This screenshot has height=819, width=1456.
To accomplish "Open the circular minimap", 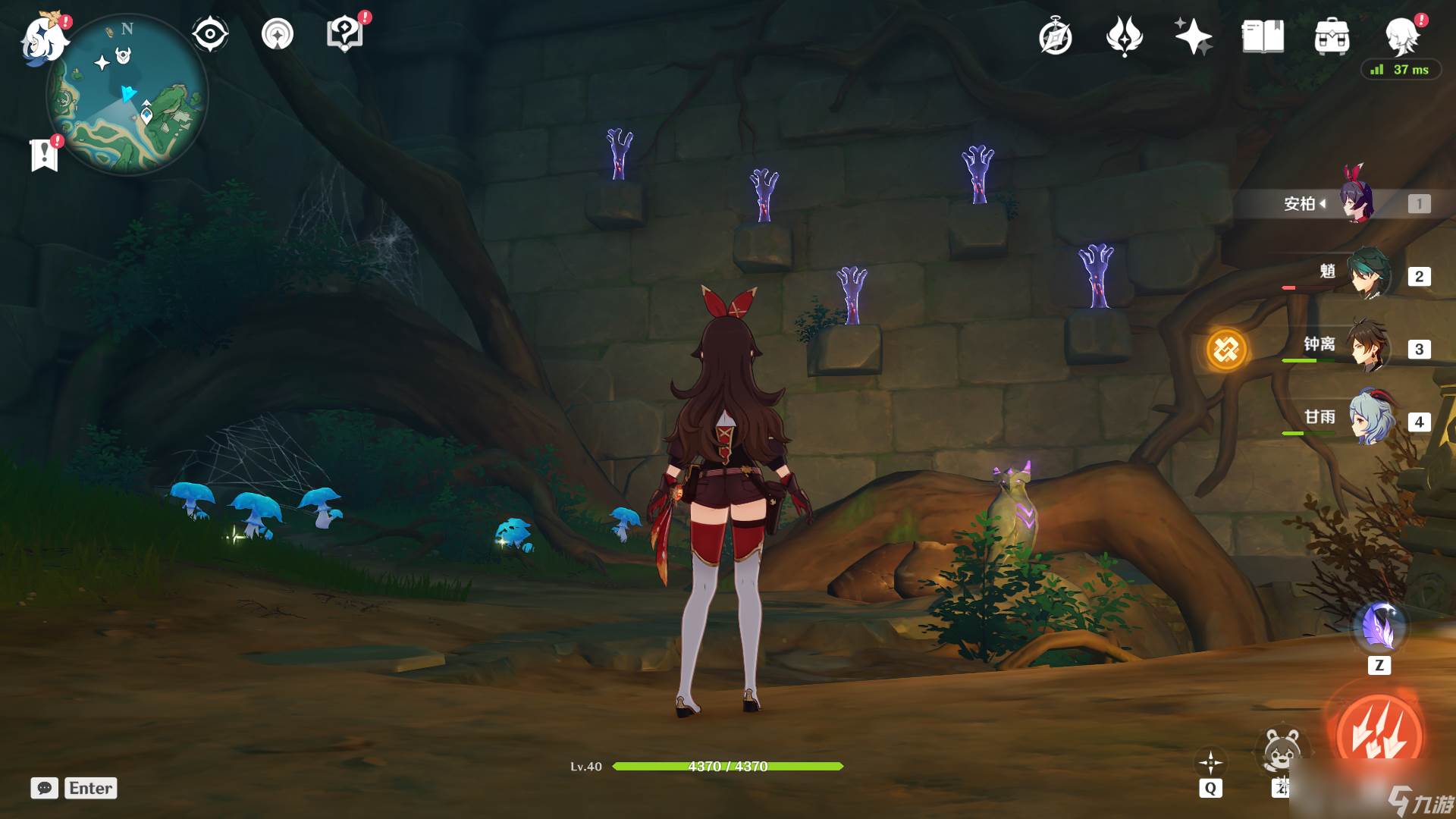I will [127, 95].
